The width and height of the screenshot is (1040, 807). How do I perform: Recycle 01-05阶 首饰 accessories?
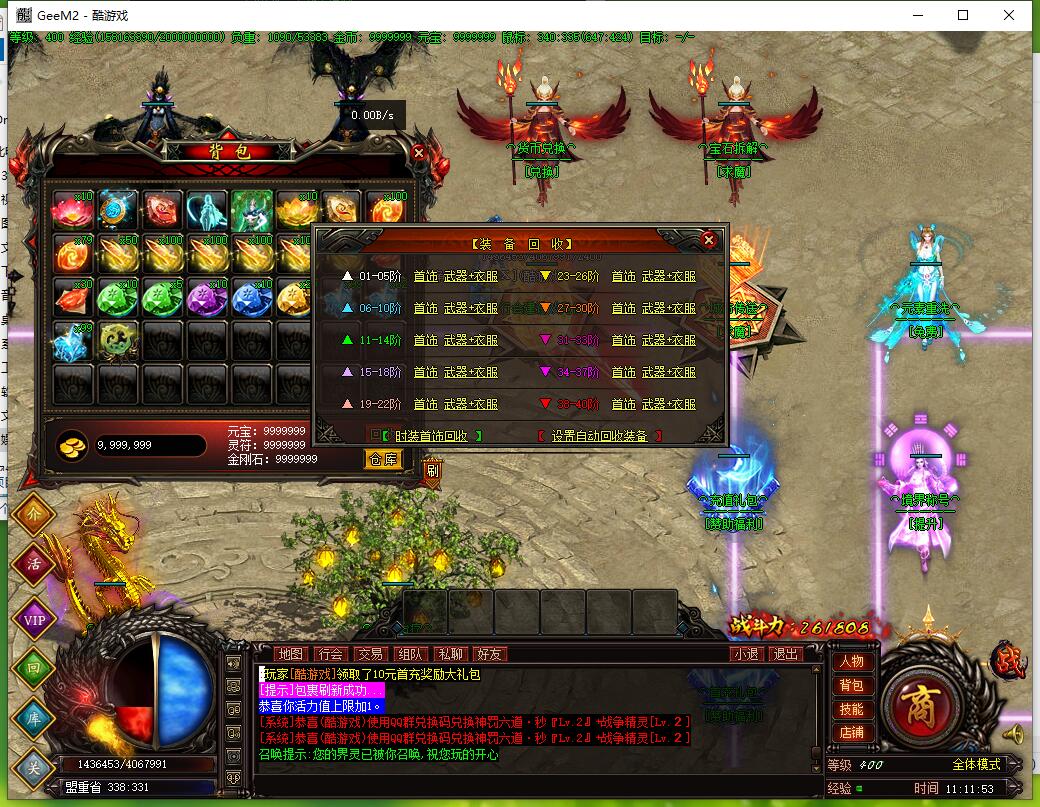[425, 276]
